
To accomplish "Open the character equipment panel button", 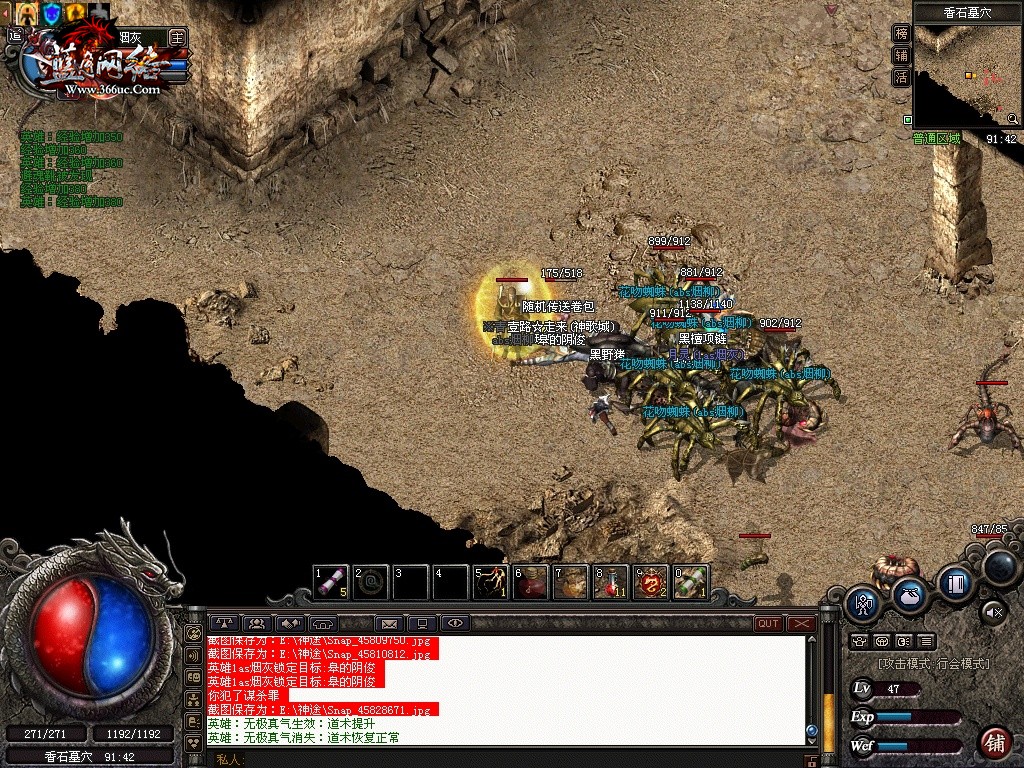I will pyautogui.click(x=863, y=603).
